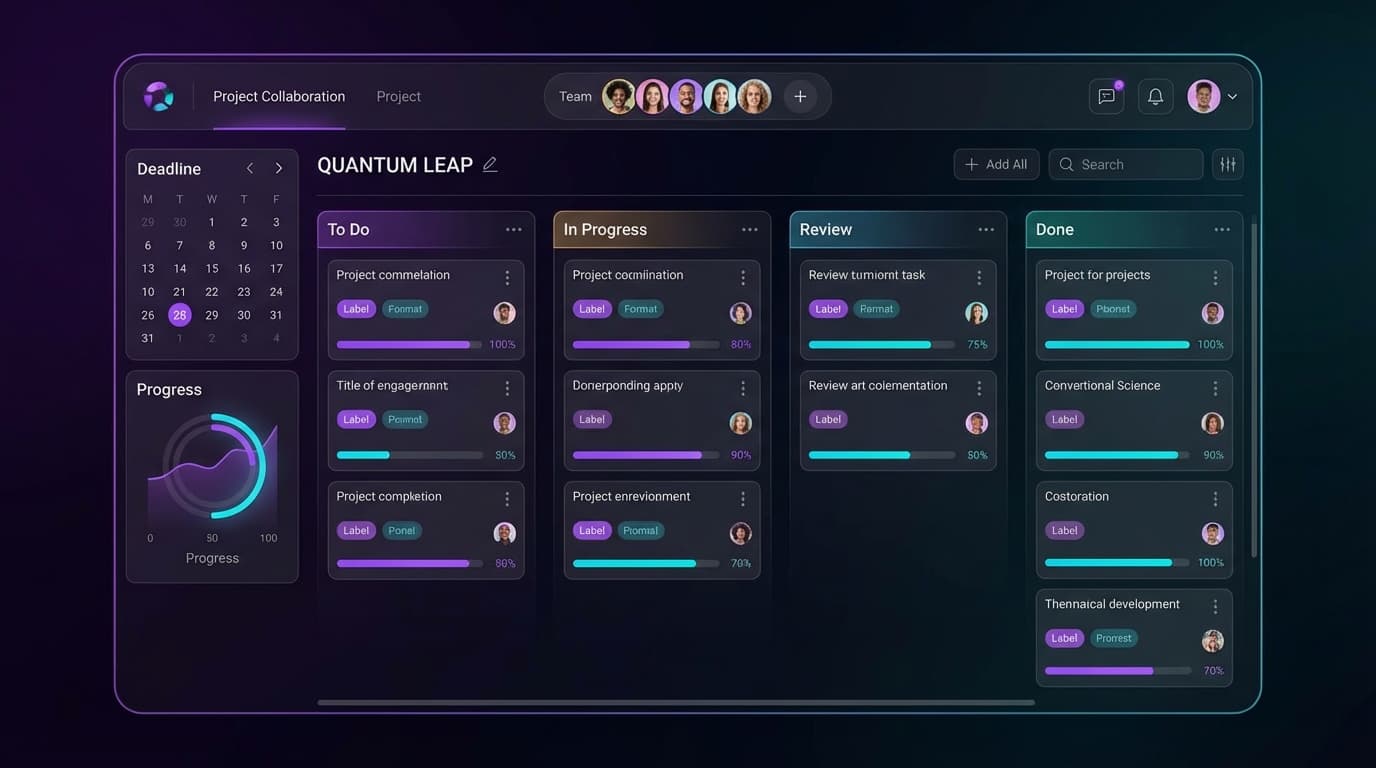Switch to the Project Collaboration tab
Screen dimensions: 1376x768
click(279, 97)
